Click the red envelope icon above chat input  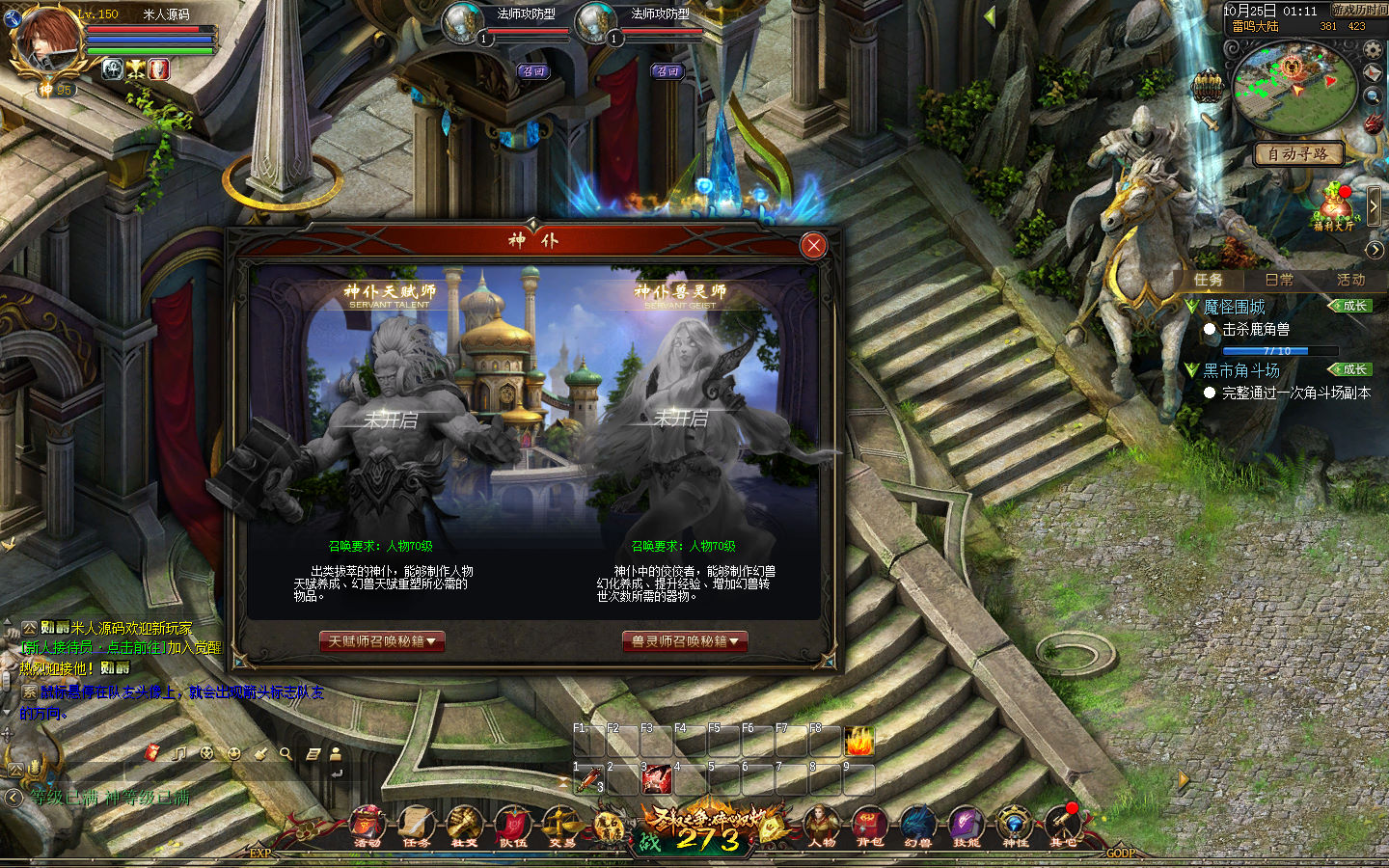pyautogui.click(x=151, y=752)
